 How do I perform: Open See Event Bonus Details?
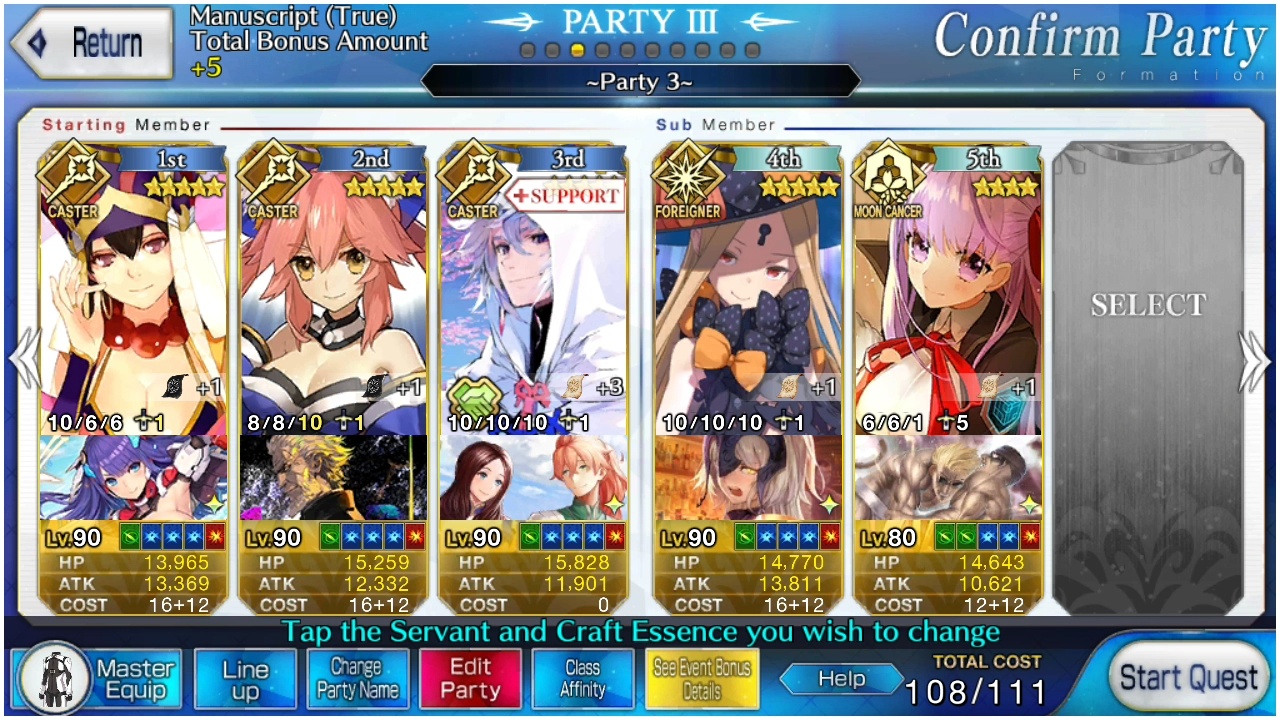[701, 678]
